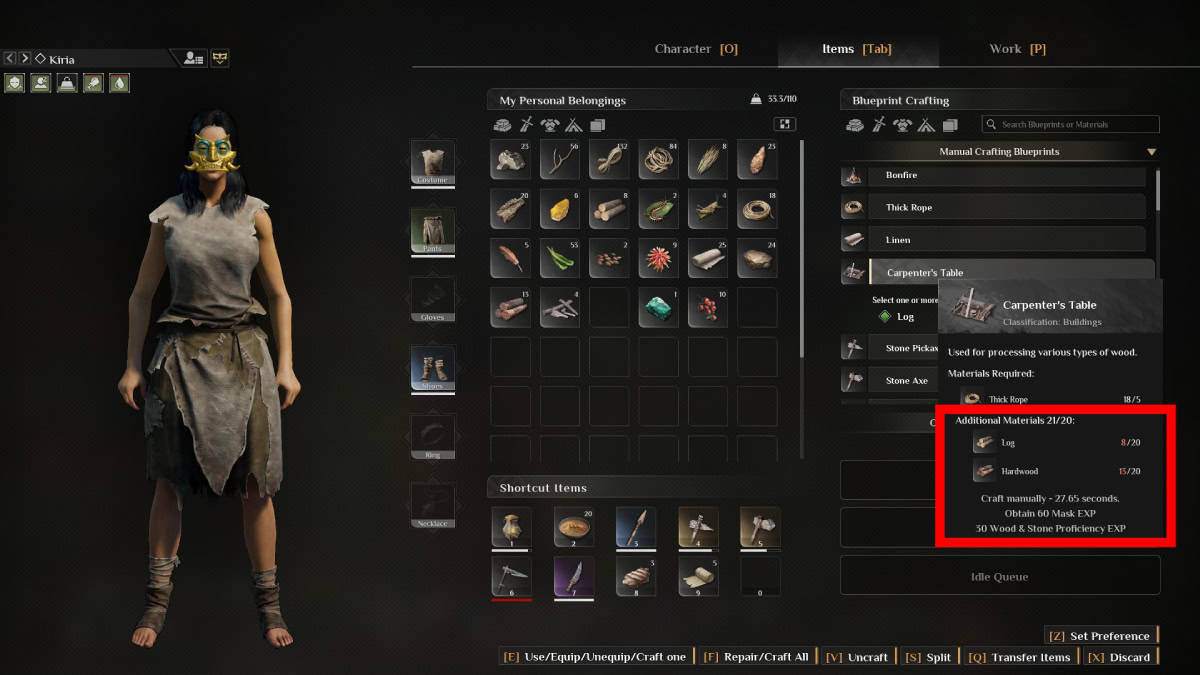Click the red berries inventory slot
The height and width of the screenshot is (675, 1200).
click(709, 307)
